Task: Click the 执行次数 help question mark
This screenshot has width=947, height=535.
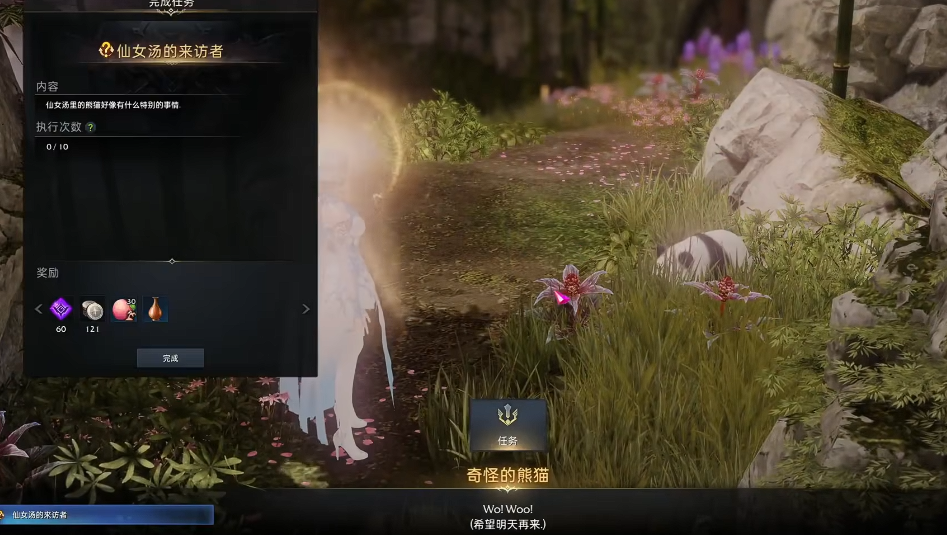Action: pyautogui.click(x=91, y=128)
